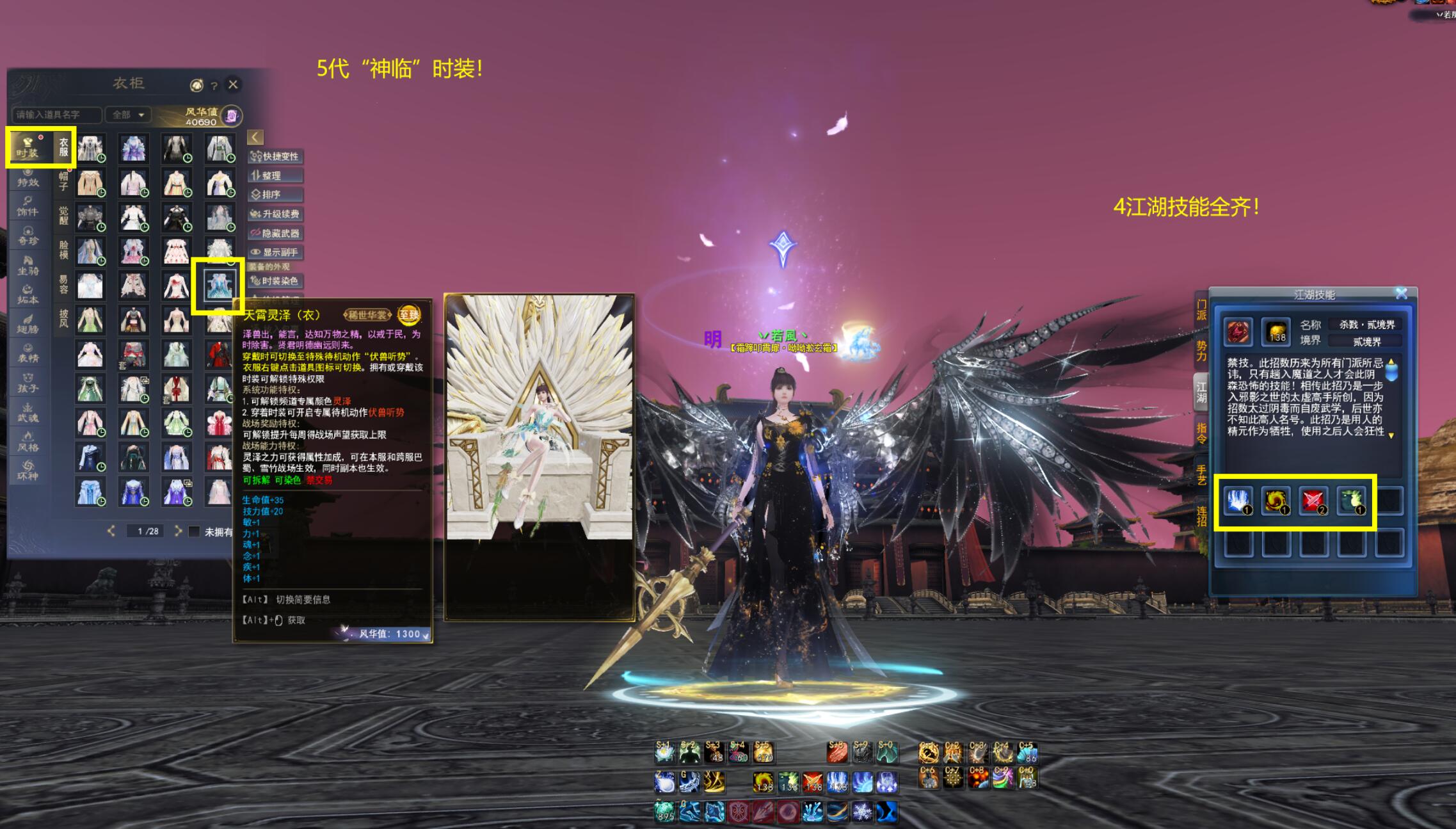Viewport: 1456px width, 829px height.
Task: Open the 时装染色 dye option
Action: point(275,280)
